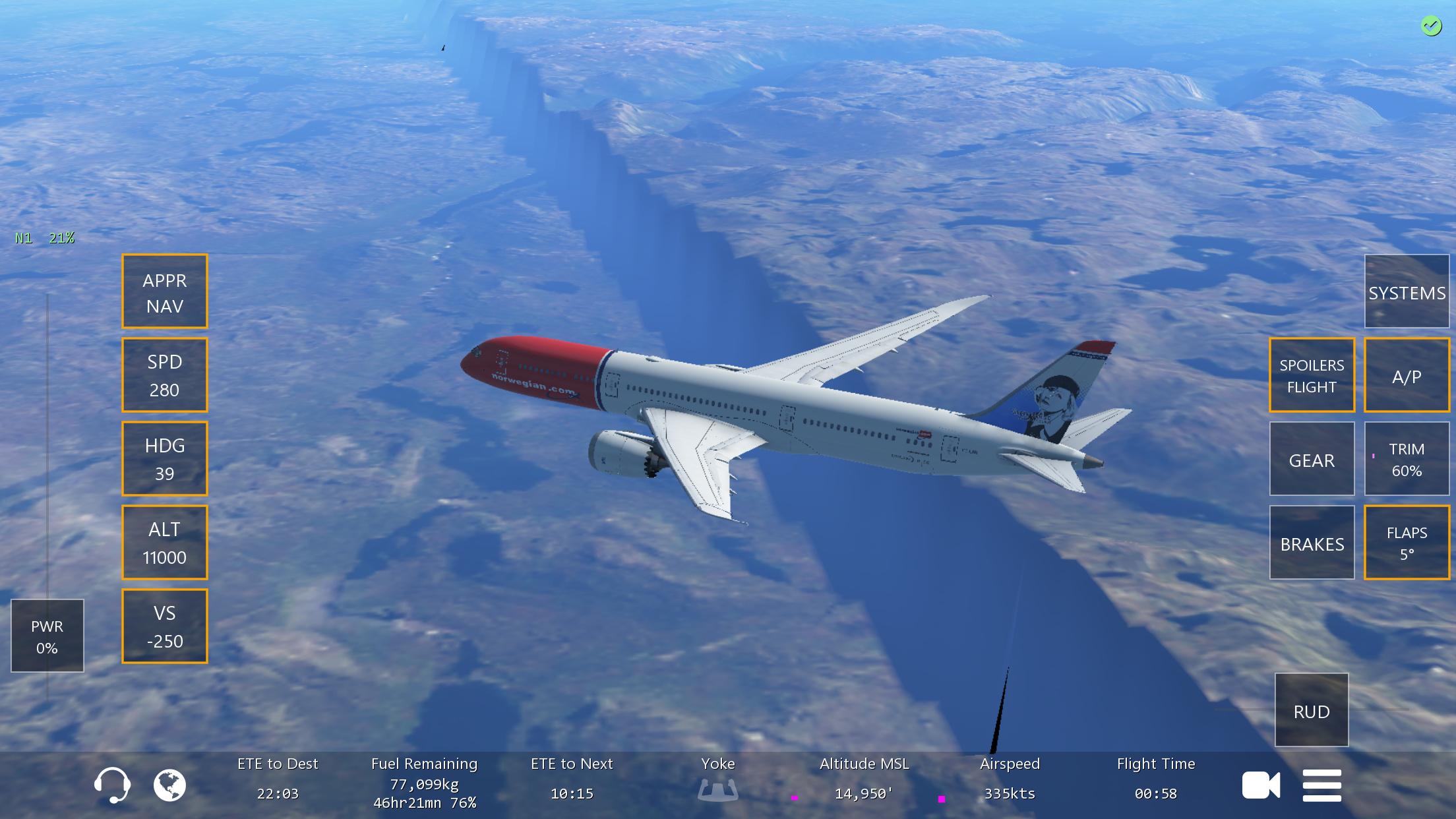Image resolution: width=1456 pixels, height=819 pixels.
Task: Switch camera view with the camera icon
Action: point(1261,785)
